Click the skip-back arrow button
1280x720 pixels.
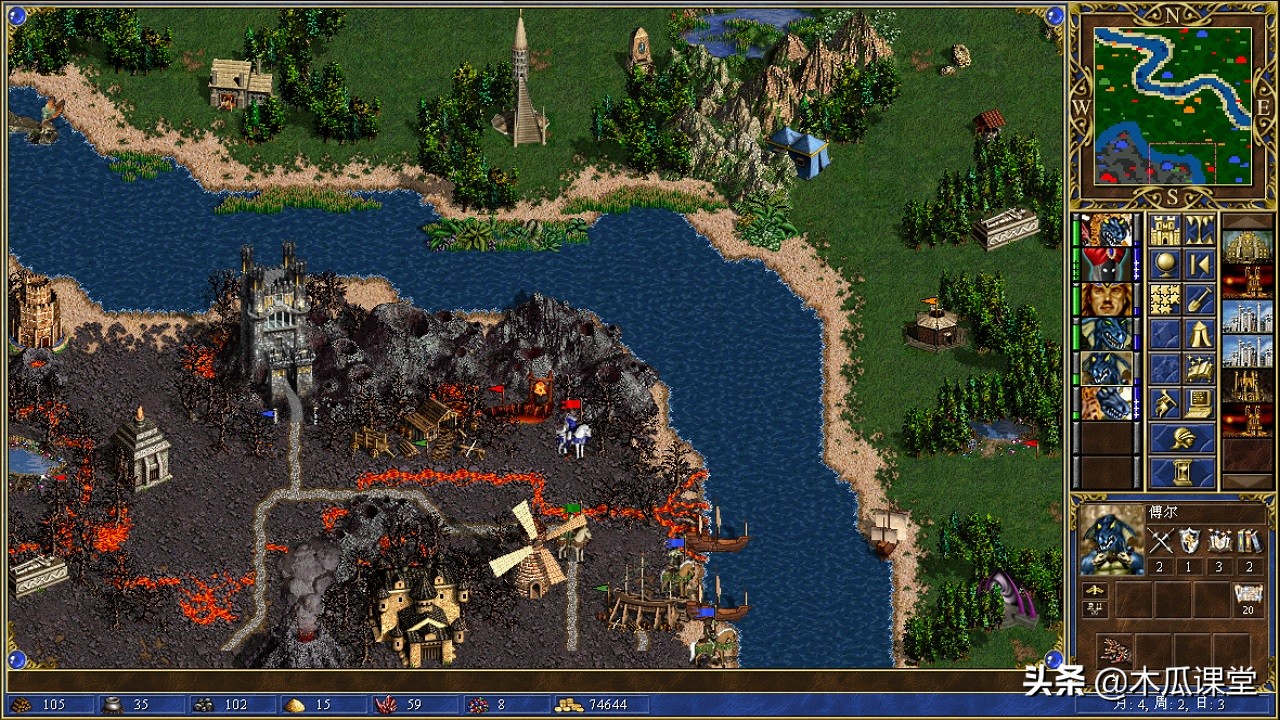click(1199, 265)
